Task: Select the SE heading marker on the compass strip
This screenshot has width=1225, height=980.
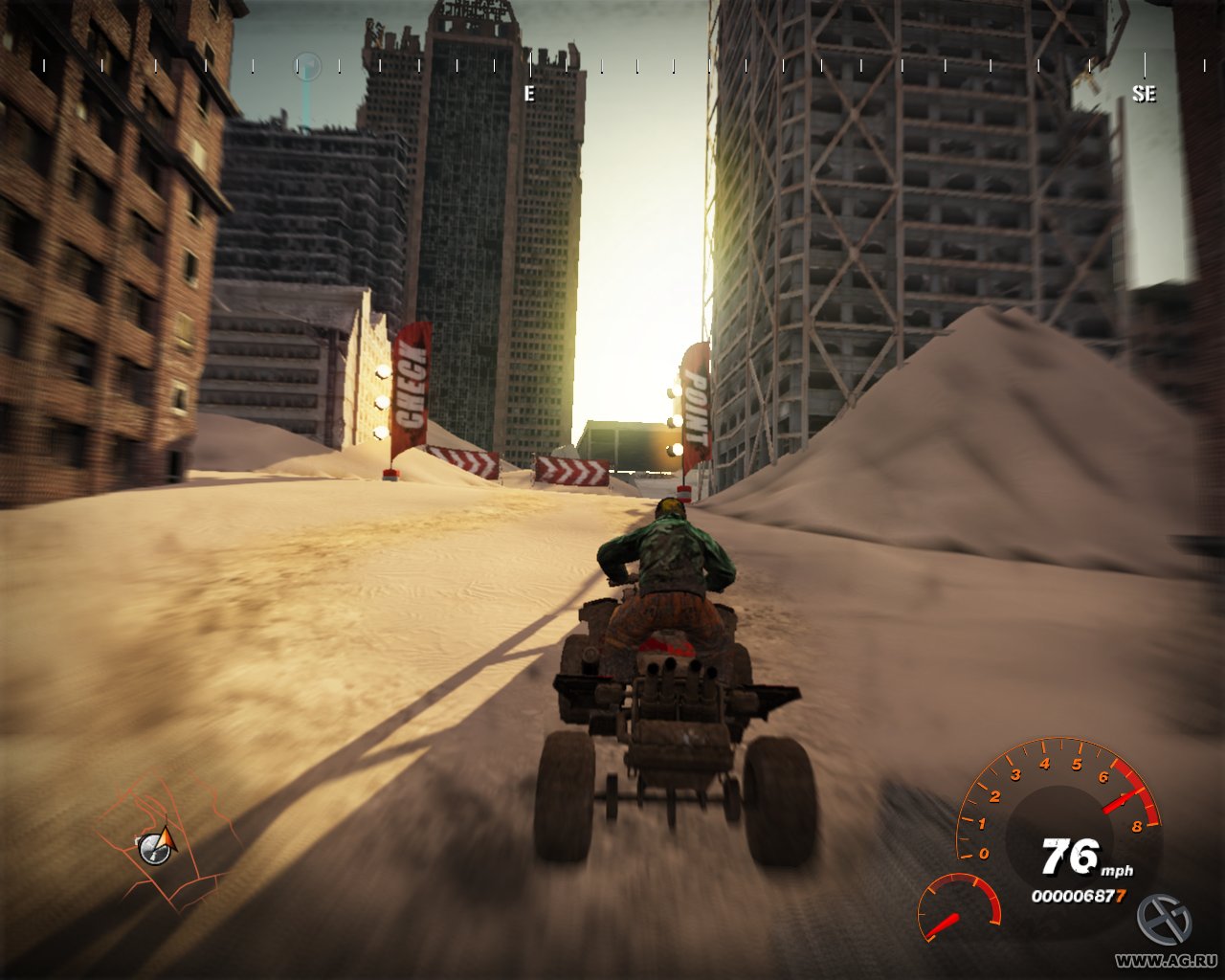Action: [x=1143, y=96]
